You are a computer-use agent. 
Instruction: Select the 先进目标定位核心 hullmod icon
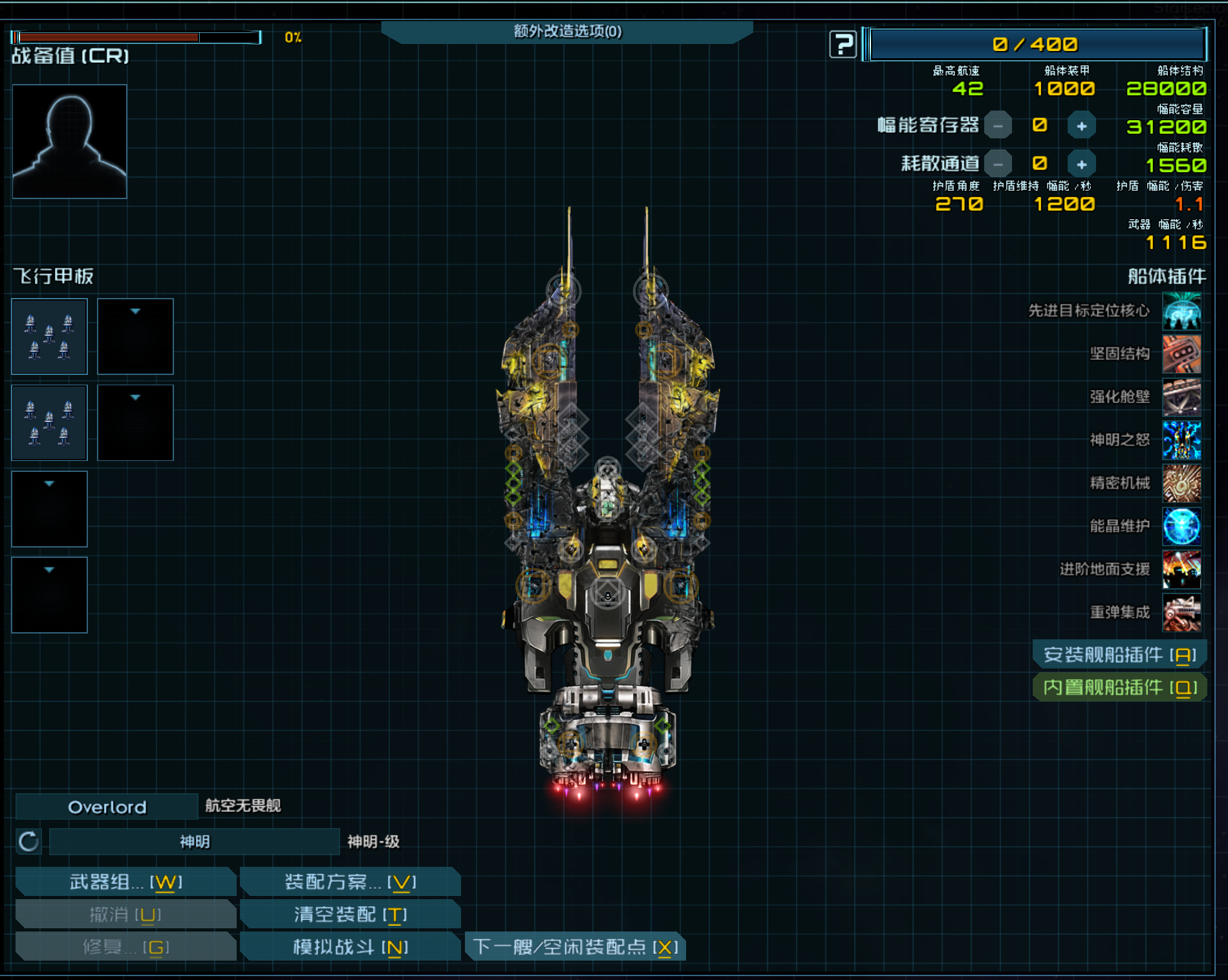pyautogui.click(x=1181, y=311)
